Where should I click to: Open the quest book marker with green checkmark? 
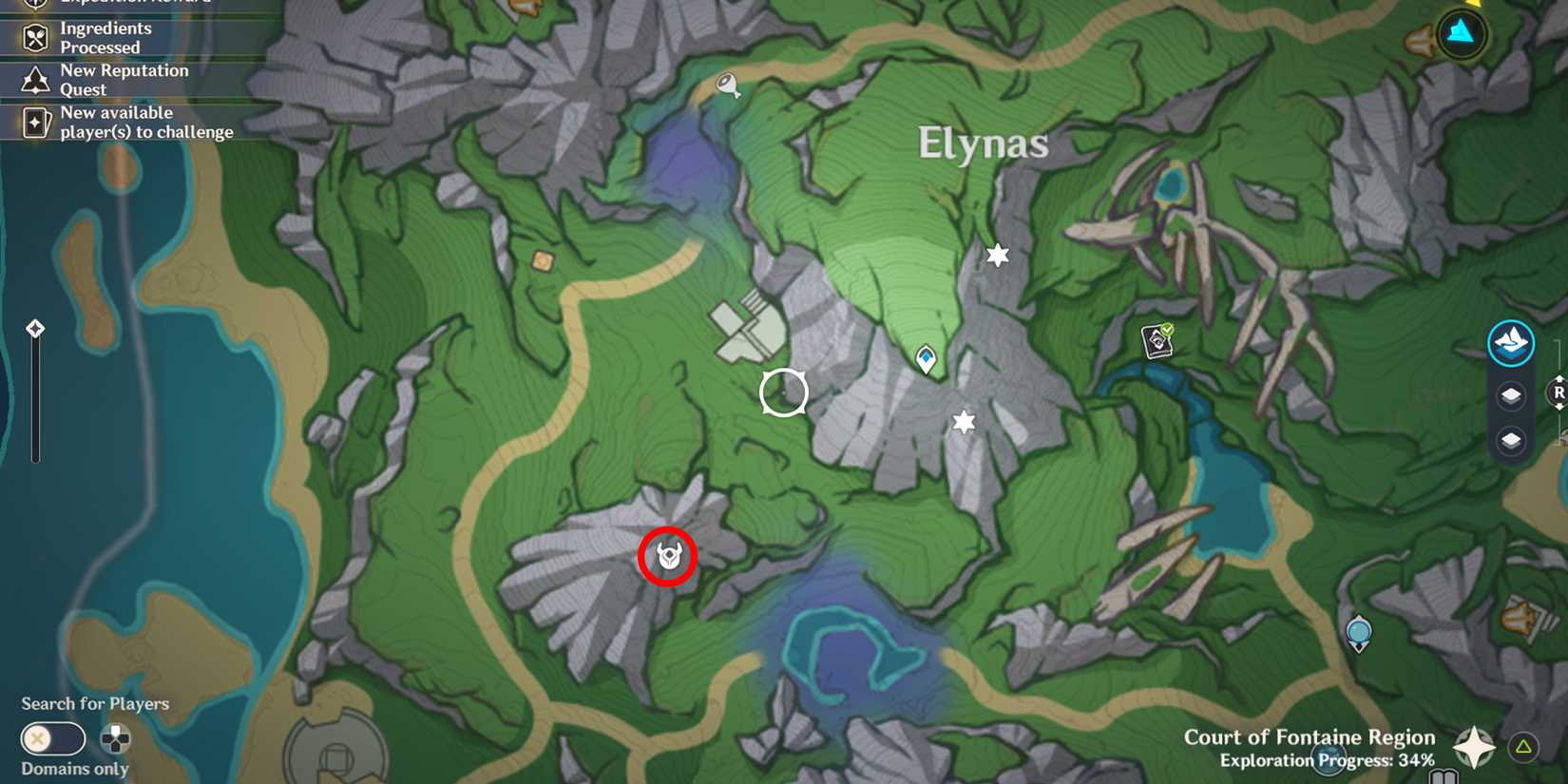[1157, 341]
